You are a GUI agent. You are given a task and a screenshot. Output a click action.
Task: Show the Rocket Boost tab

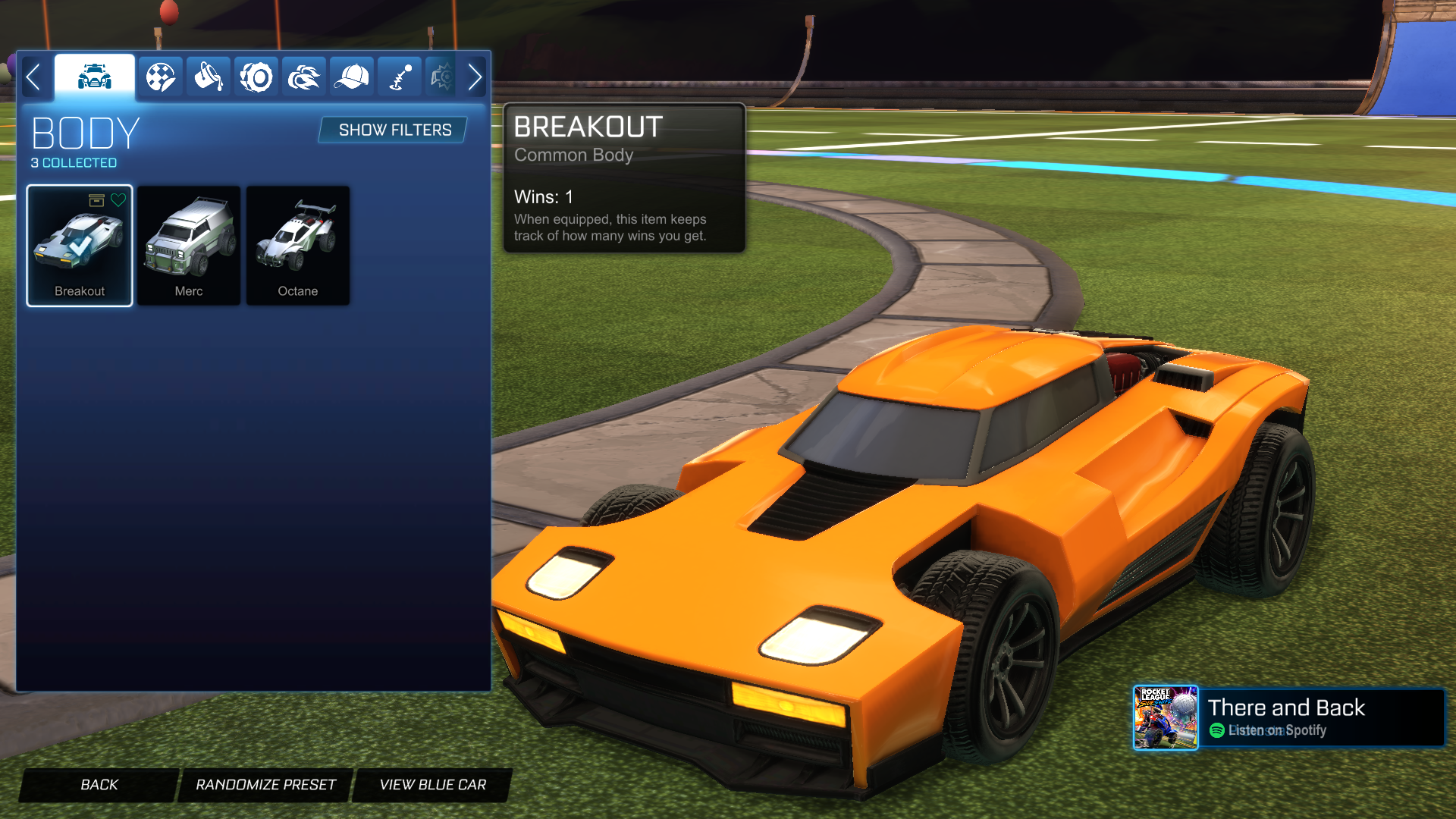pyautogui.click(x=304, y=77)
